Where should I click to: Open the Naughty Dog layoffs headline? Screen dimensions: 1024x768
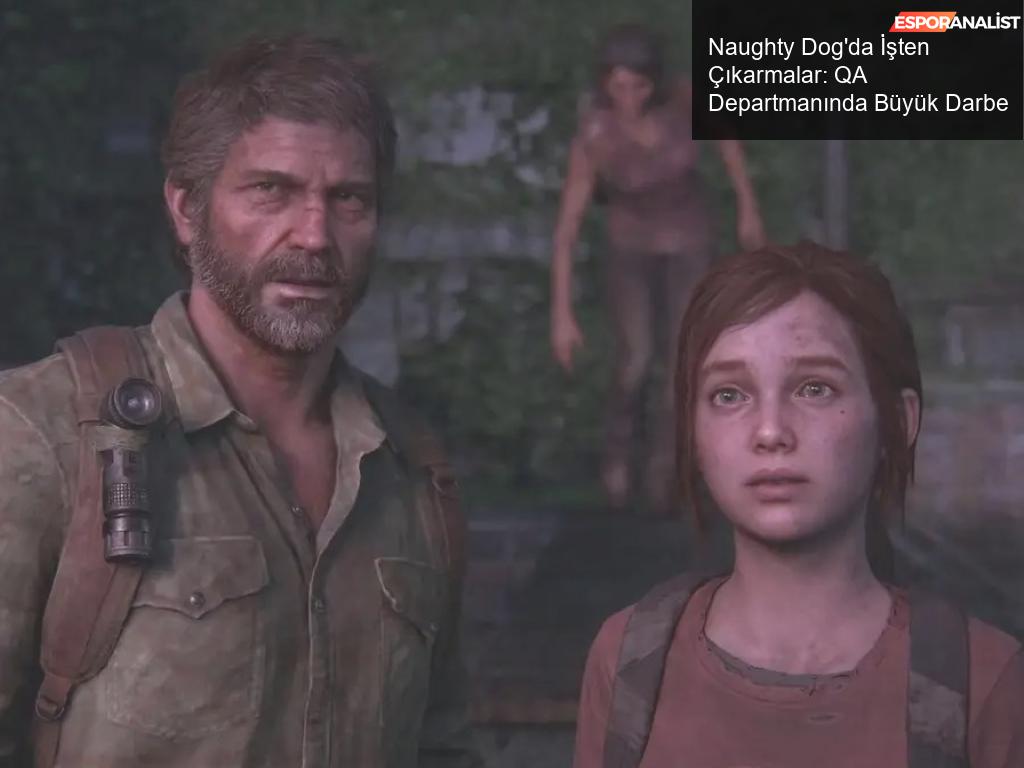(x=857, y=76)
